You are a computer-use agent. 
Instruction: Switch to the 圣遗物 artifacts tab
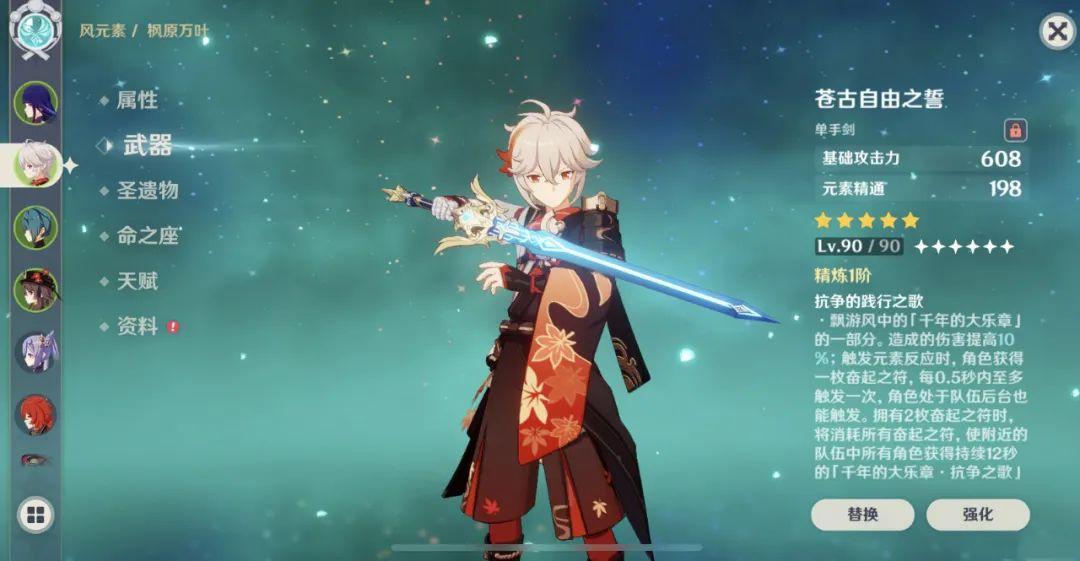point(146,190)
